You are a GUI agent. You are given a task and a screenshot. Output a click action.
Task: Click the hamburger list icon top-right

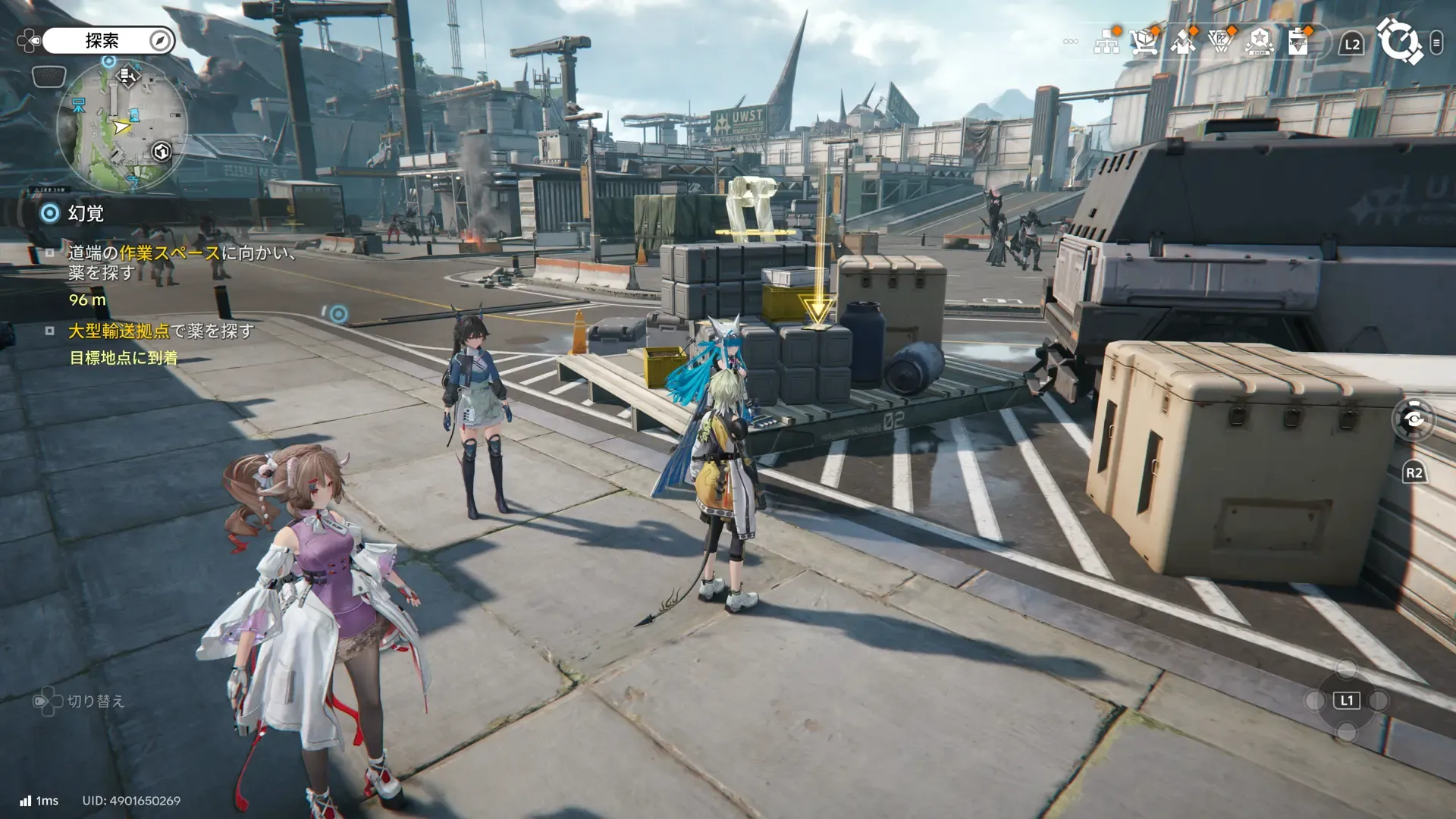click(1436, 42)
